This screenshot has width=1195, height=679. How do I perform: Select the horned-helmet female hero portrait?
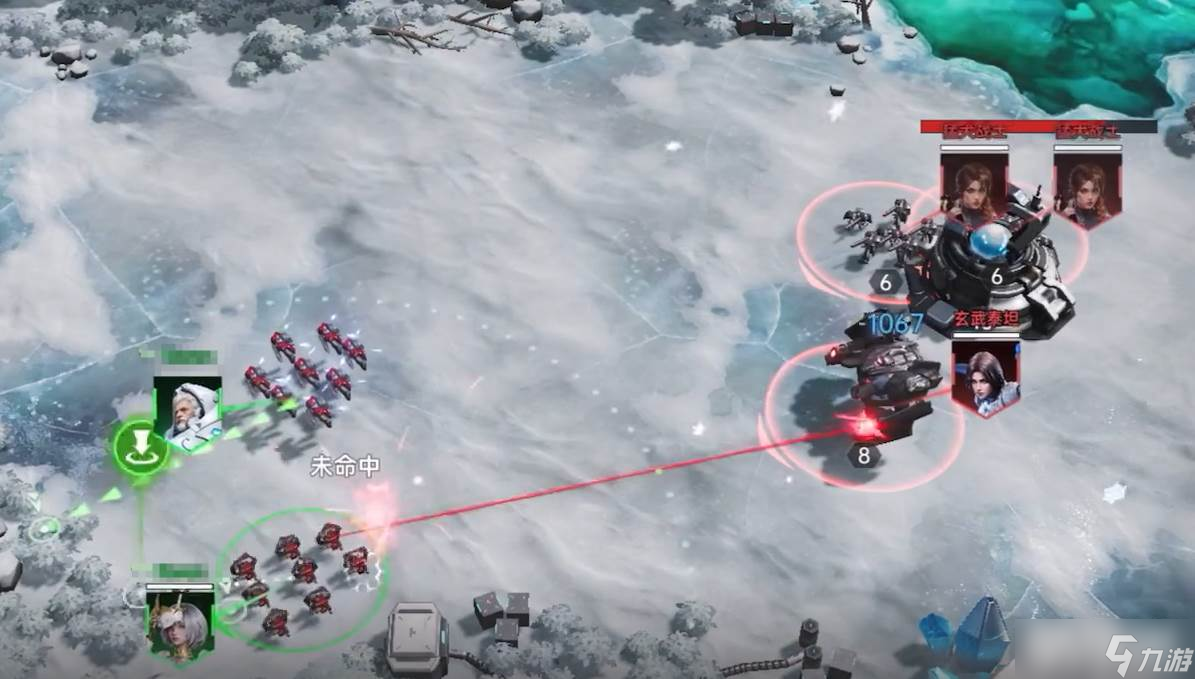point(180,622)
